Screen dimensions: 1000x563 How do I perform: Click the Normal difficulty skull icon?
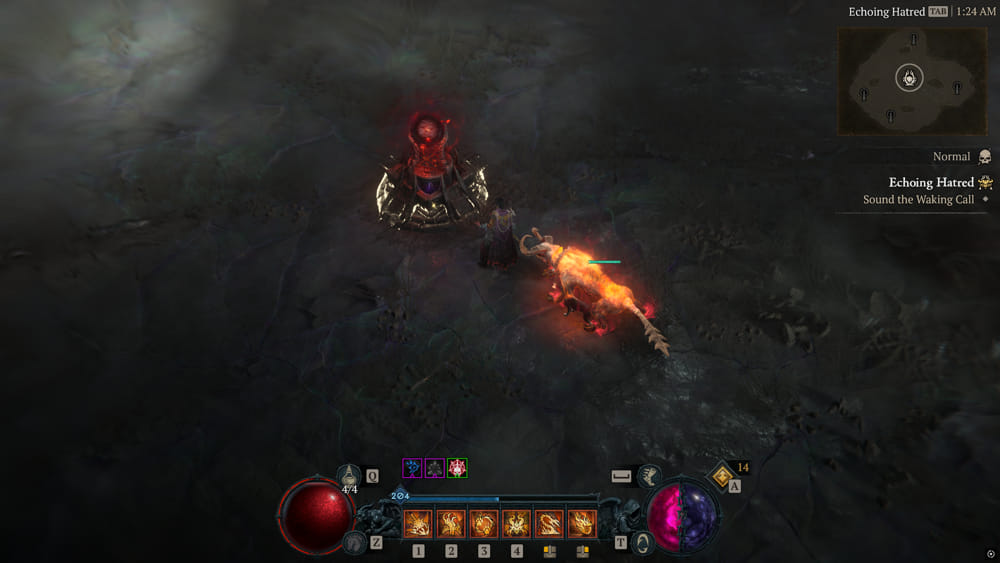coord(984,157)
